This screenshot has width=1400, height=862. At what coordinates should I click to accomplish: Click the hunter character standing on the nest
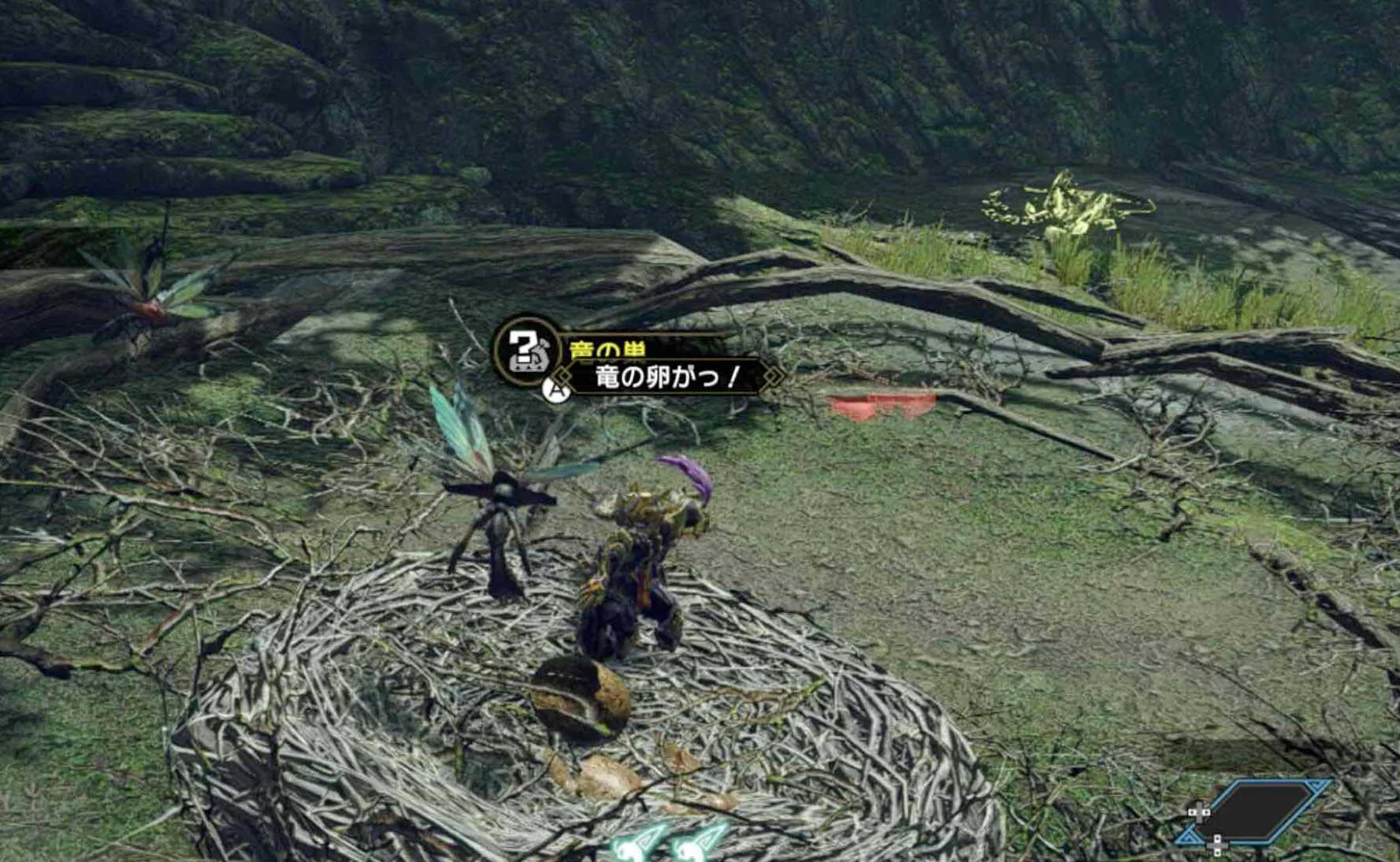click(x=630, y=575)
